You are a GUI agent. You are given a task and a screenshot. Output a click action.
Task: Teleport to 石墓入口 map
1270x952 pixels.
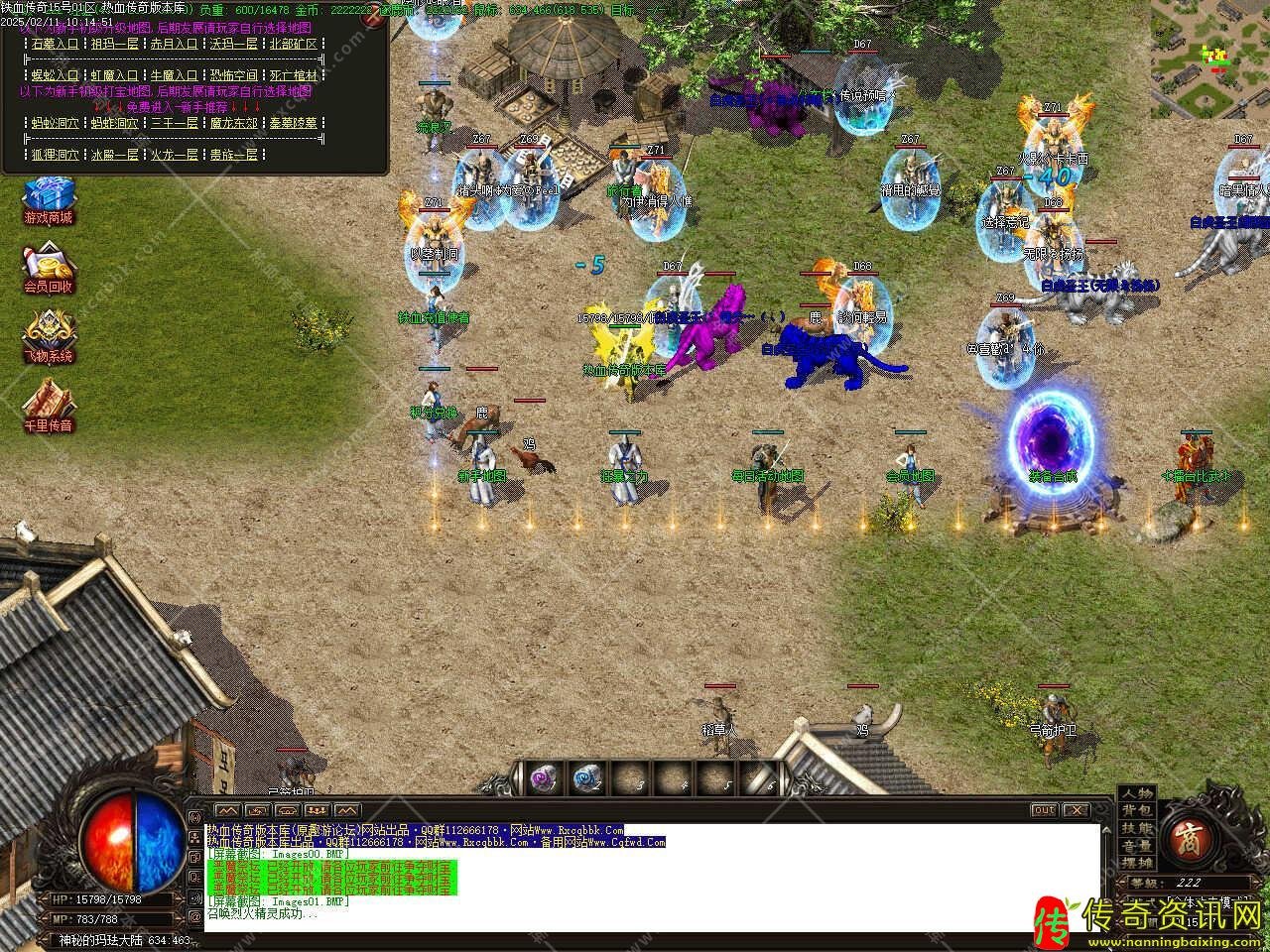coord(55,44)
